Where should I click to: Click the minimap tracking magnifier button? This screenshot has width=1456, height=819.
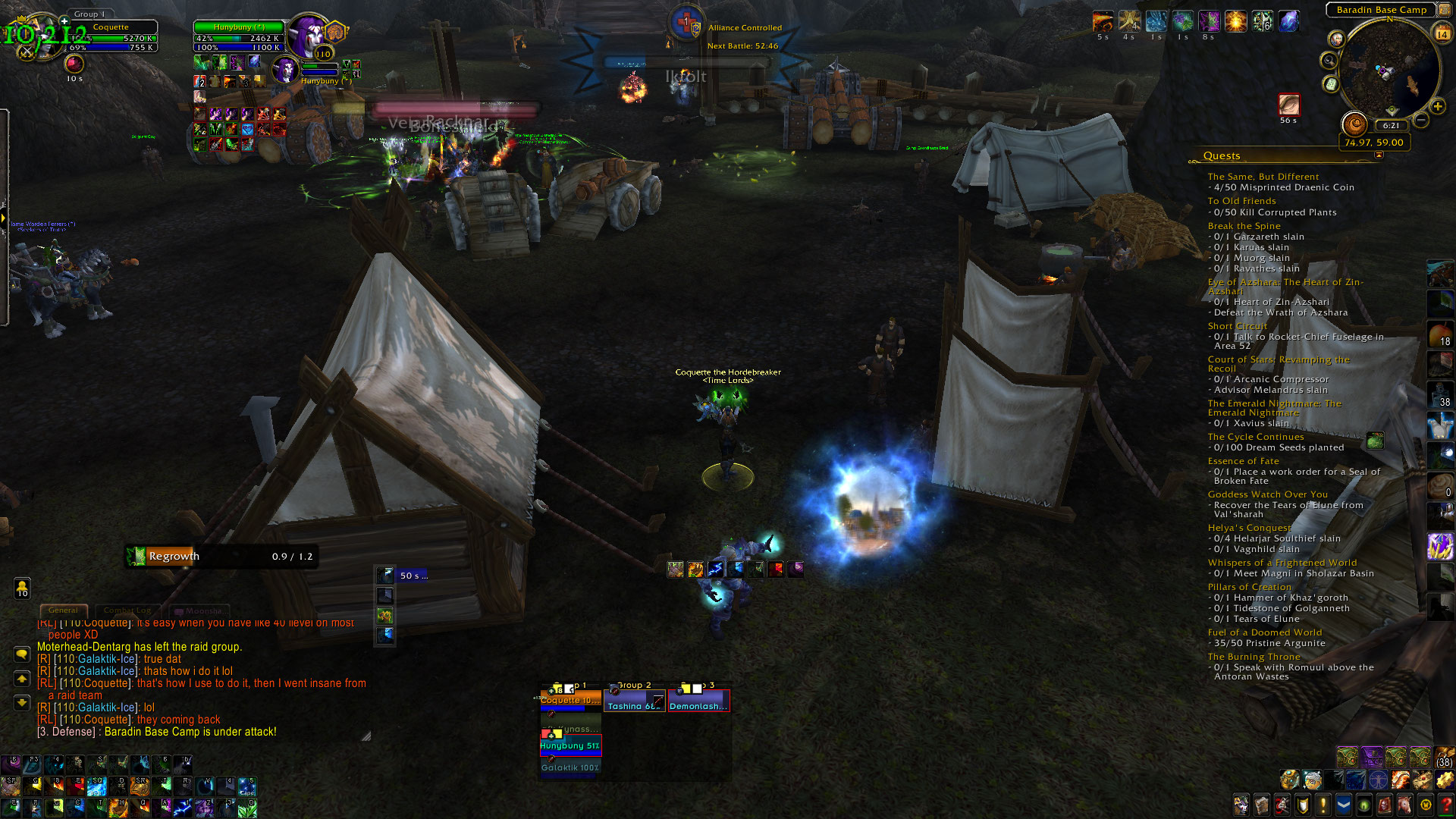(x=1329, y=61)
